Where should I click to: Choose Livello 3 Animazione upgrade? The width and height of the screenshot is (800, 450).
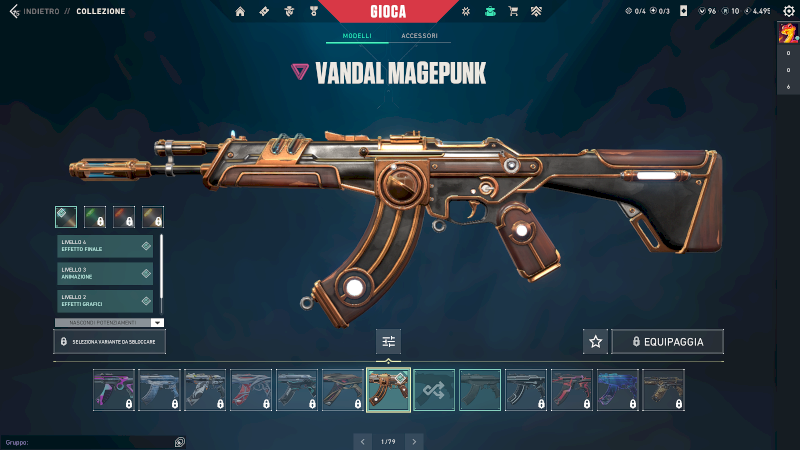click(105, 273)
